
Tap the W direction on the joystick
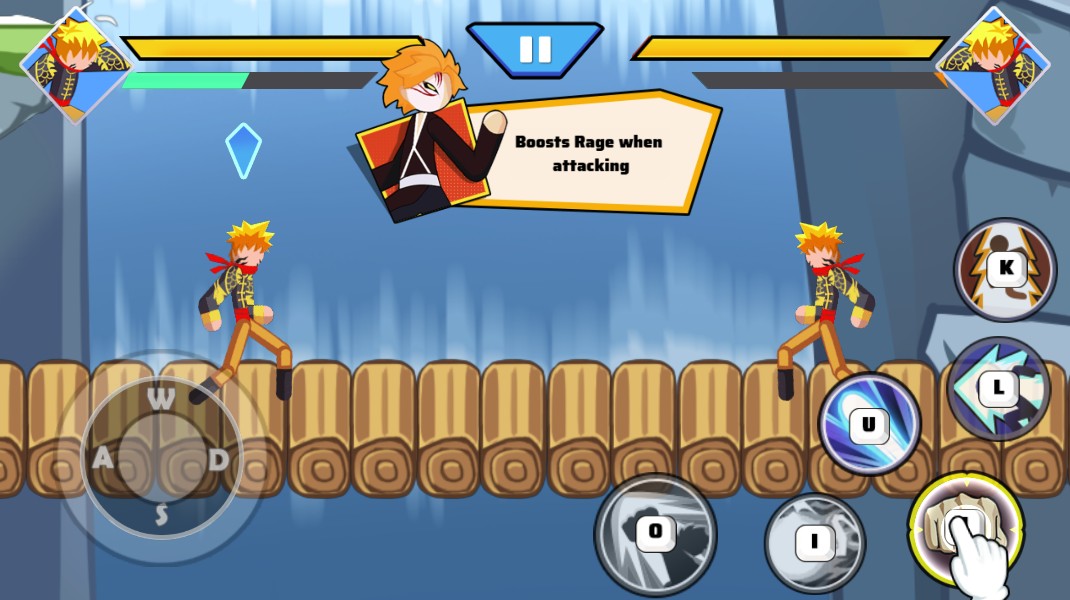click(161, 399)
